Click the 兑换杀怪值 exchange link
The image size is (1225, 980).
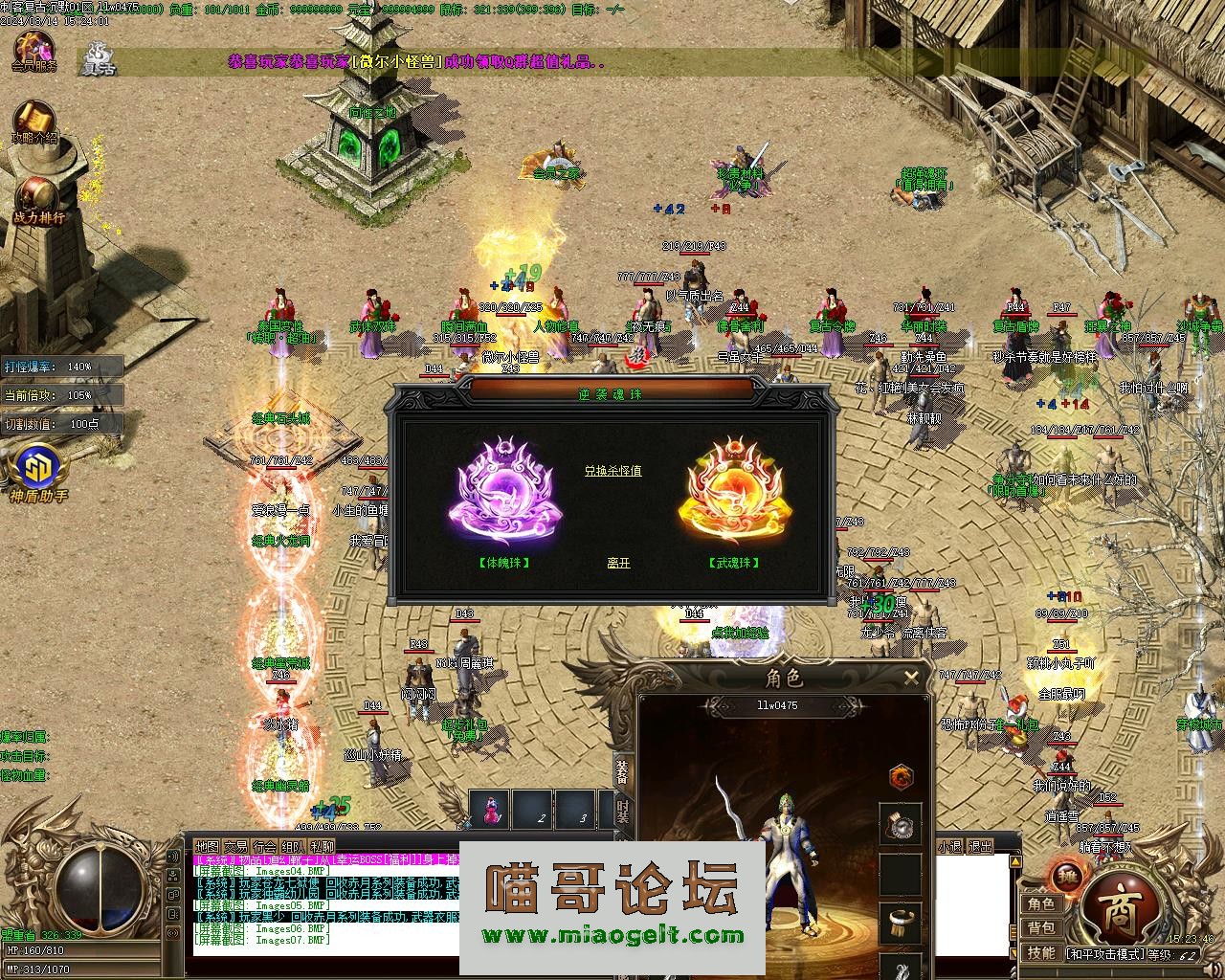(613, 471)
